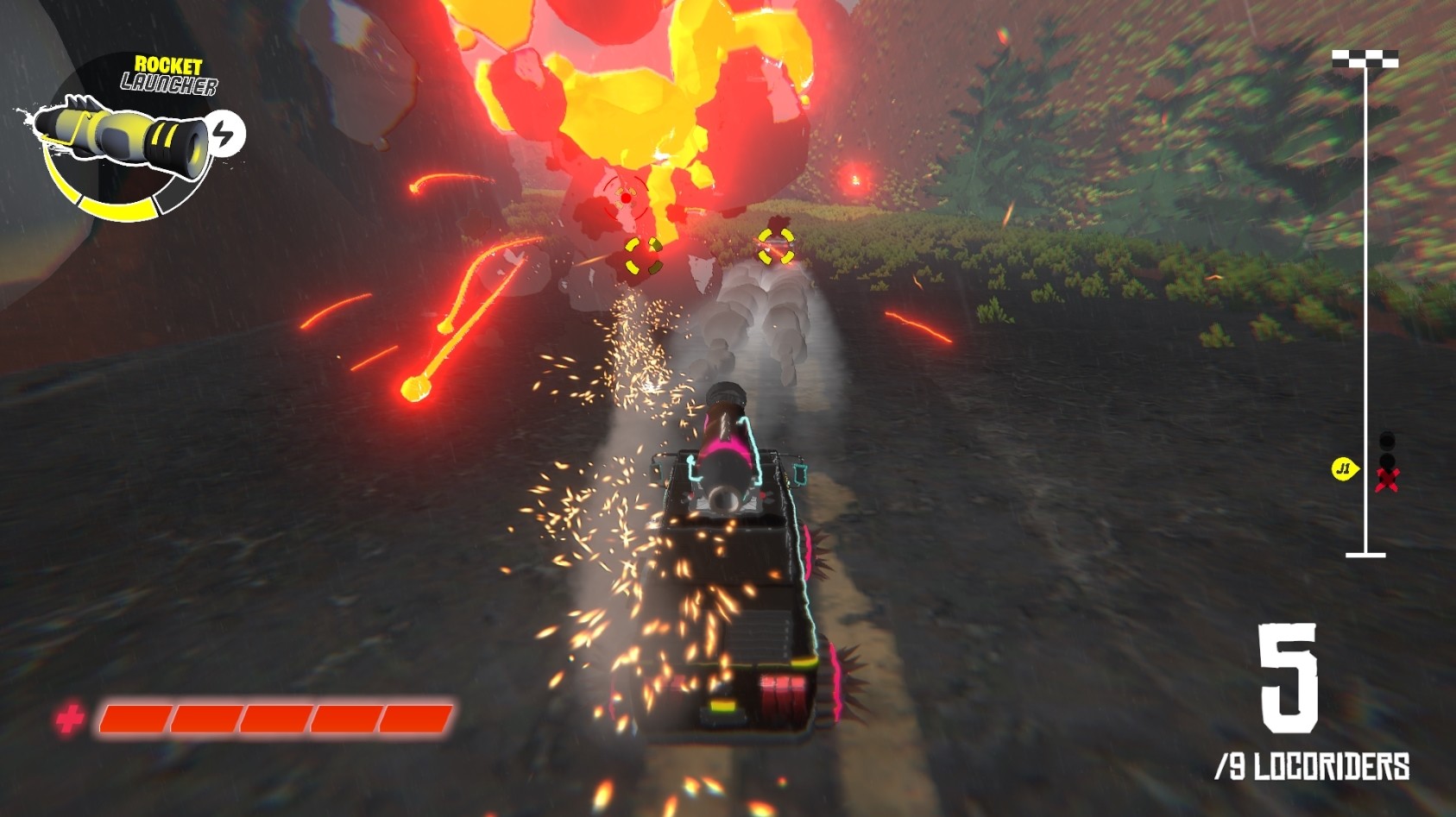Select the J1 player marker on the track bar

1344,470
